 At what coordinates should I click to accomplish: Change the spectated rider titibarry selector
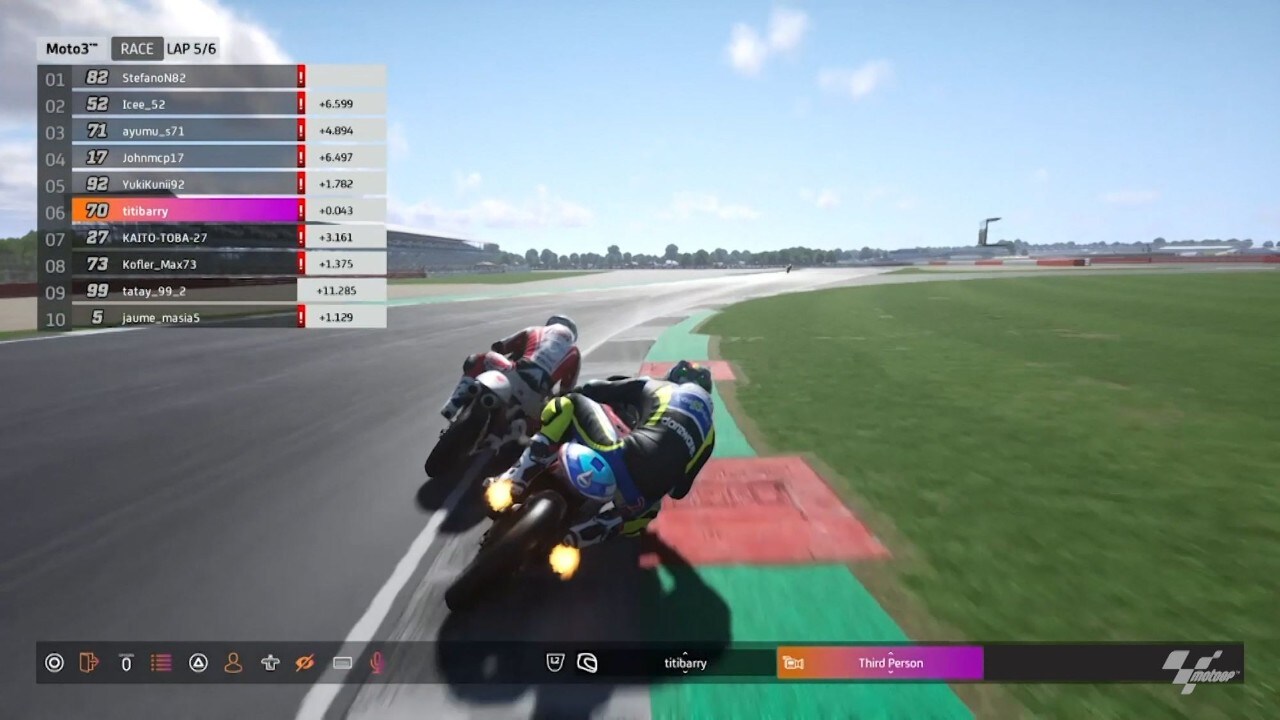(x=685, y=663)
